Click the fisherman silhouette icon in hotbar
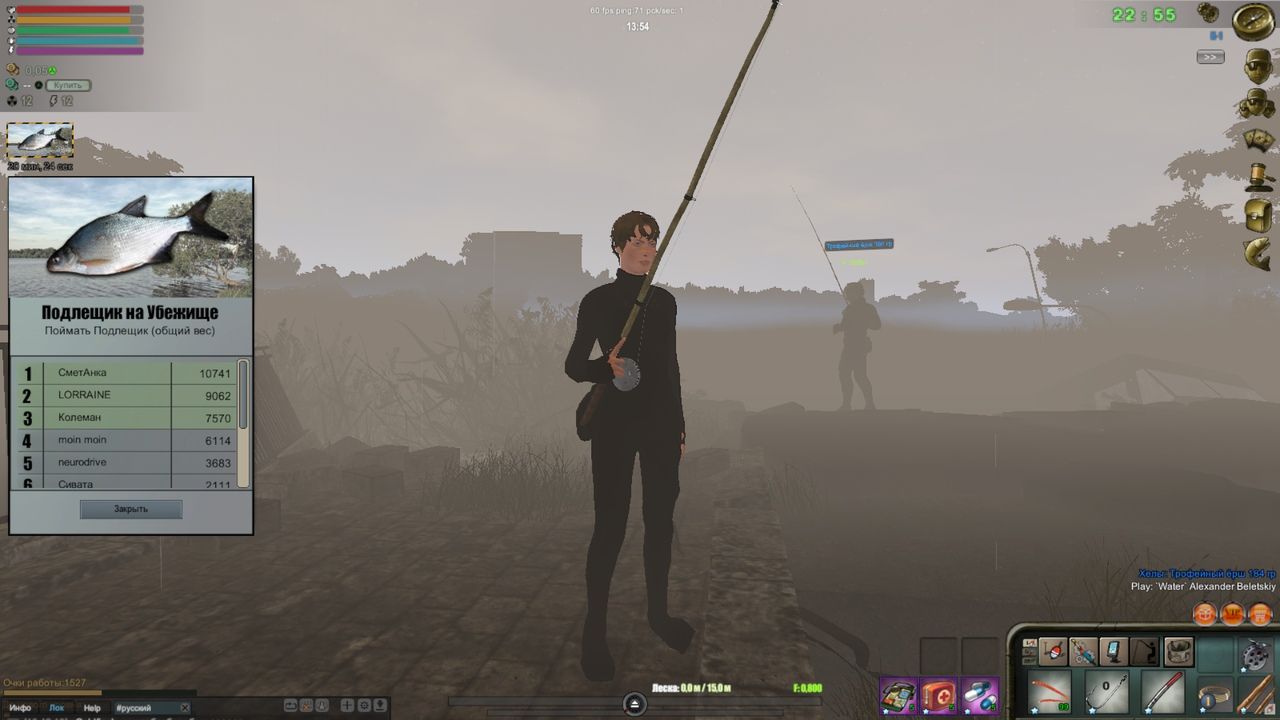Viewport: 1280px width, 720px height. [x=1145, y=650]
